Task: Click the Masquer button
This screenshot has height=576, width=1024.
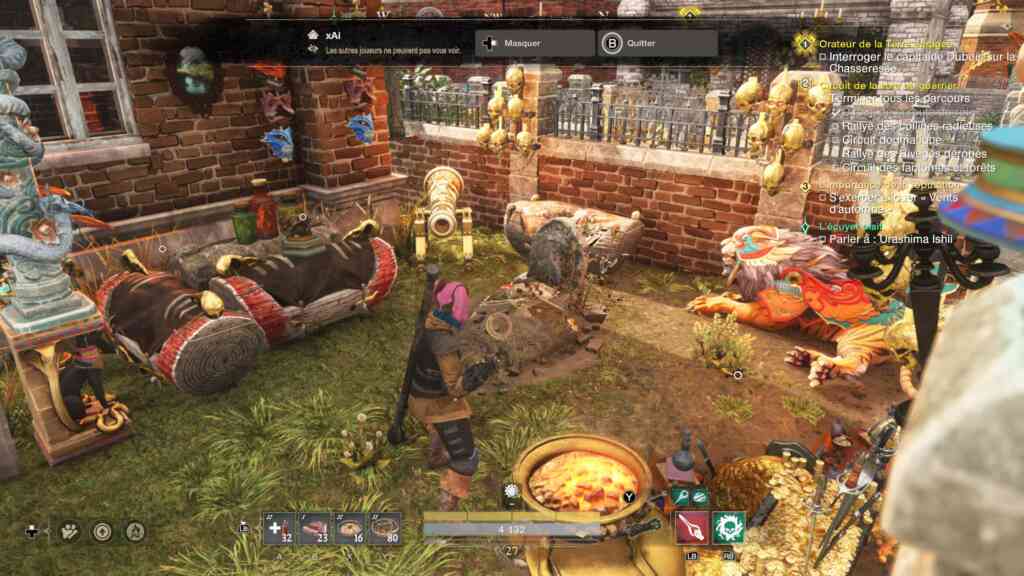Action: [535, 44]
